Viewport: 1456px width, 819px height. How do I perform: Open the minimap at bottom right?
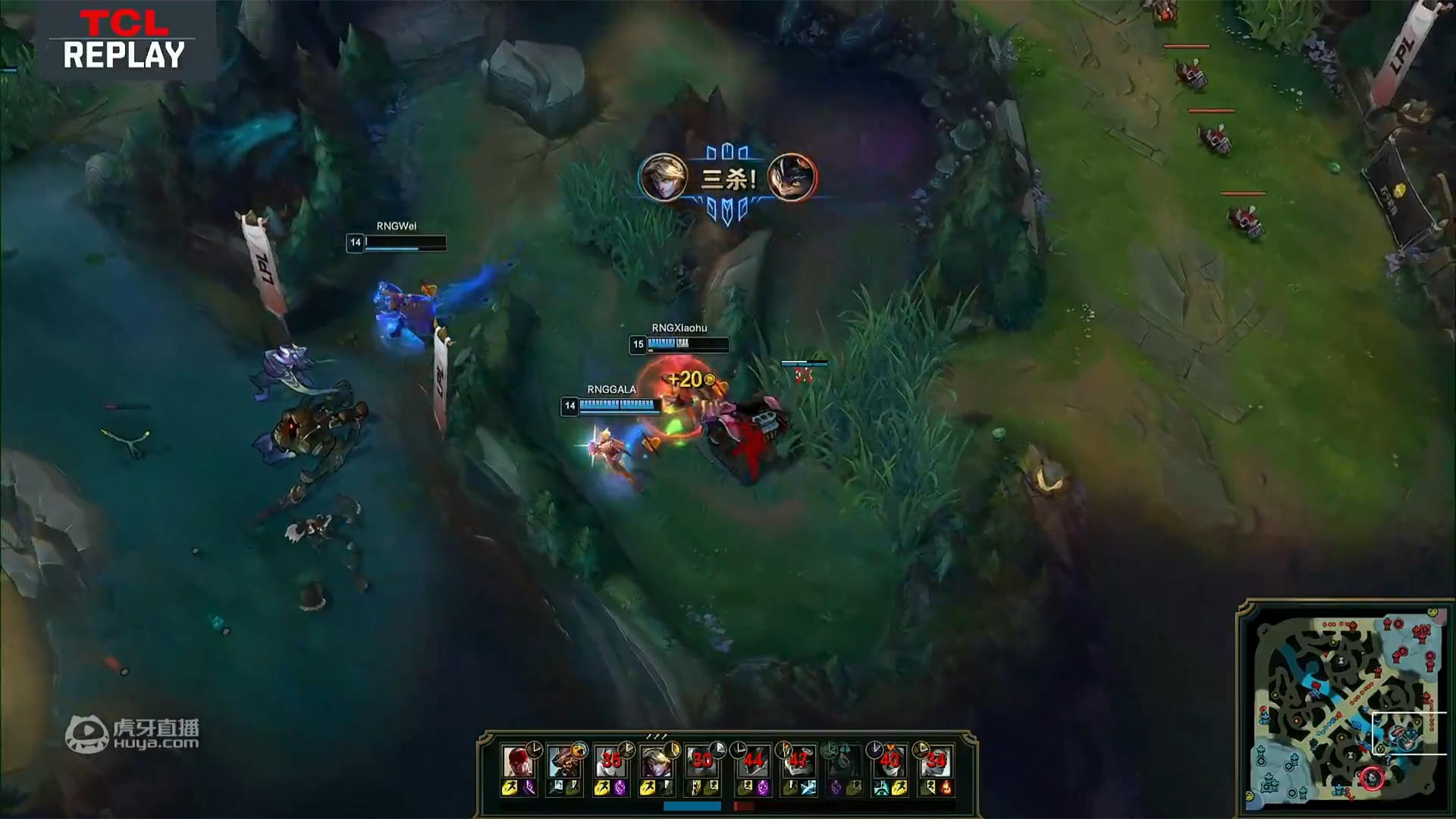[1344, 707]
